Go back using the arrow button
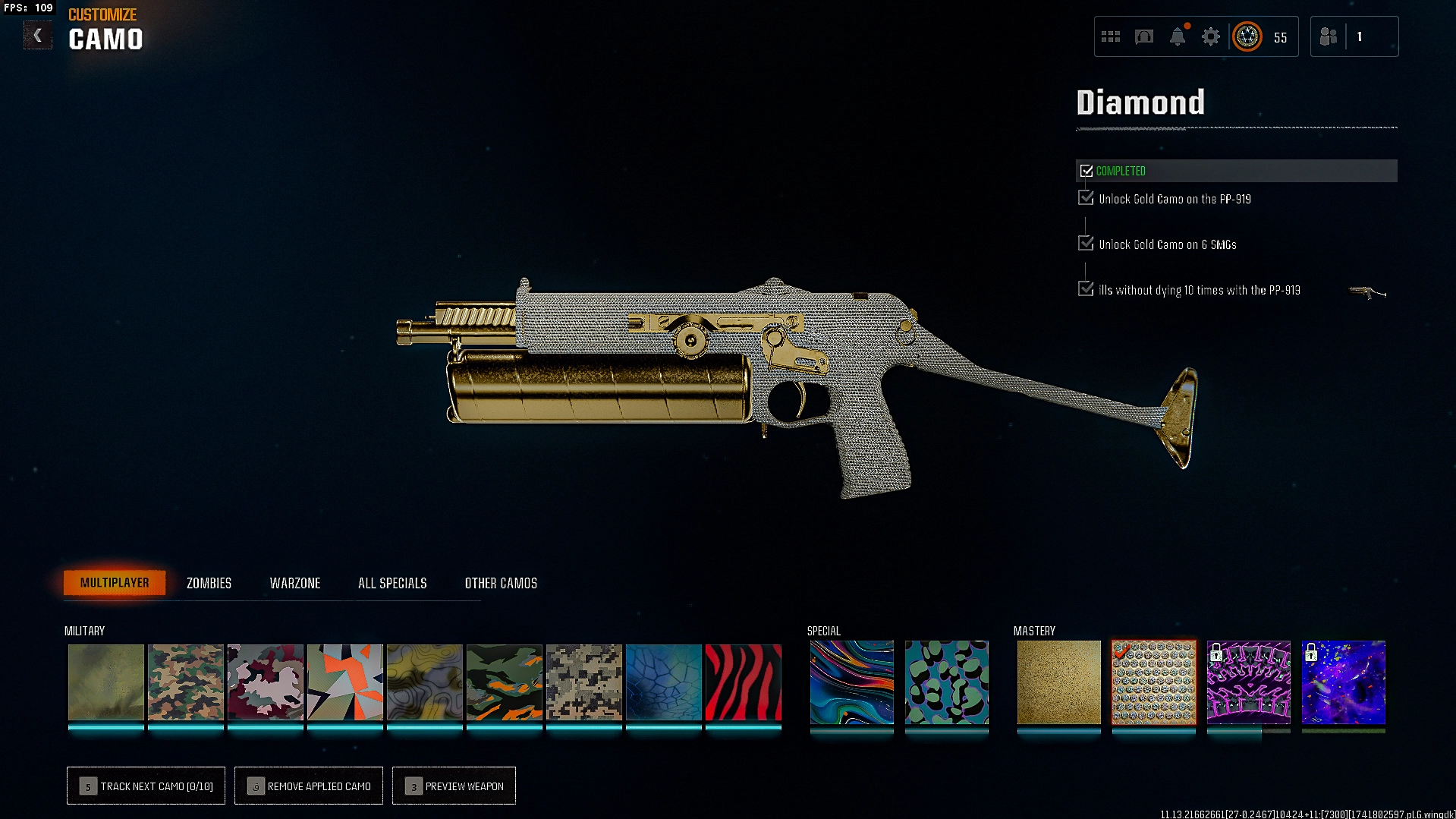1456x819 pixels. coord(37,36)
